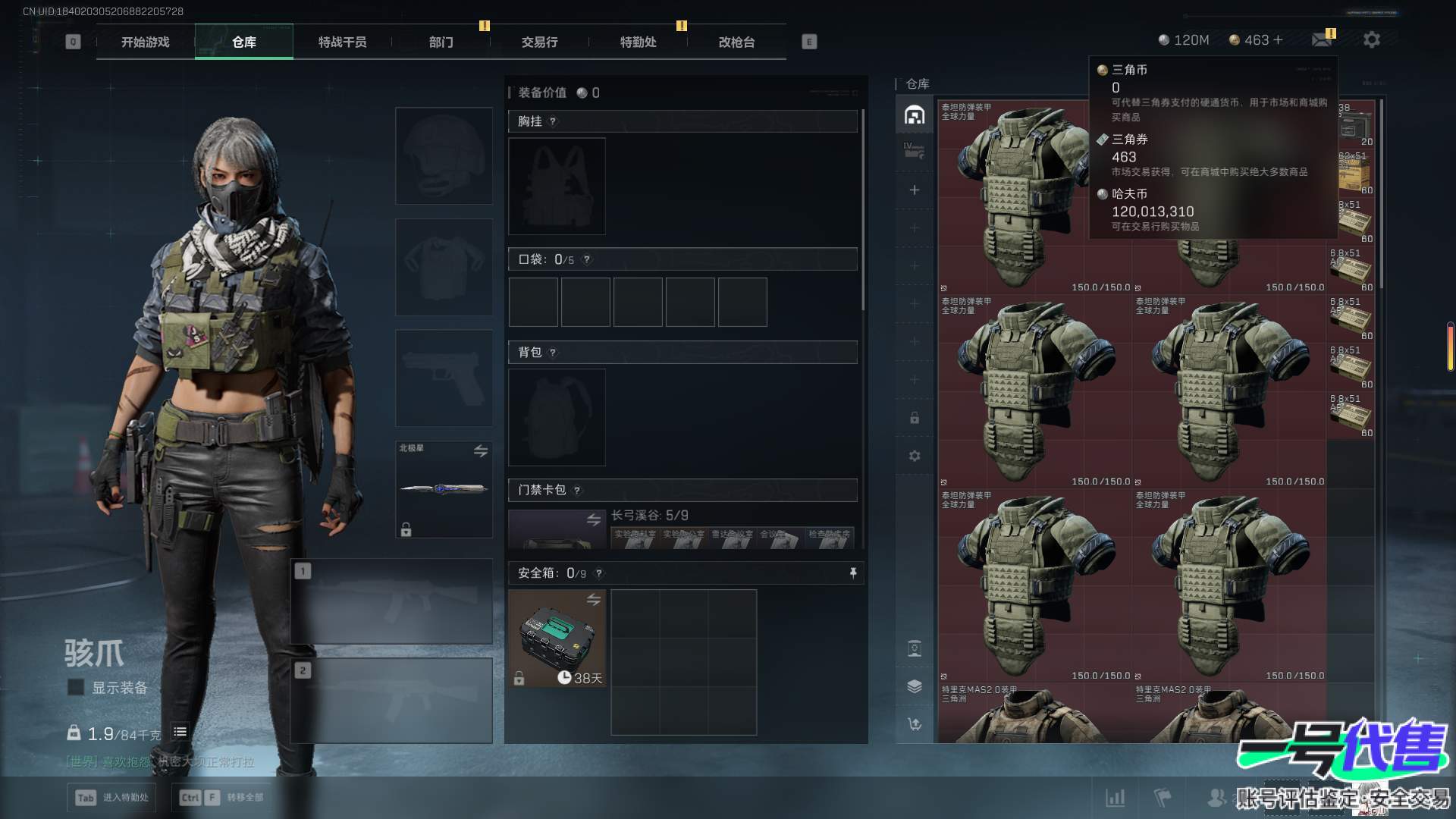Open the mail envelope icon
Image resolution: width=1456 pixels, height=819 pixels.
[x=1322, y=39]
